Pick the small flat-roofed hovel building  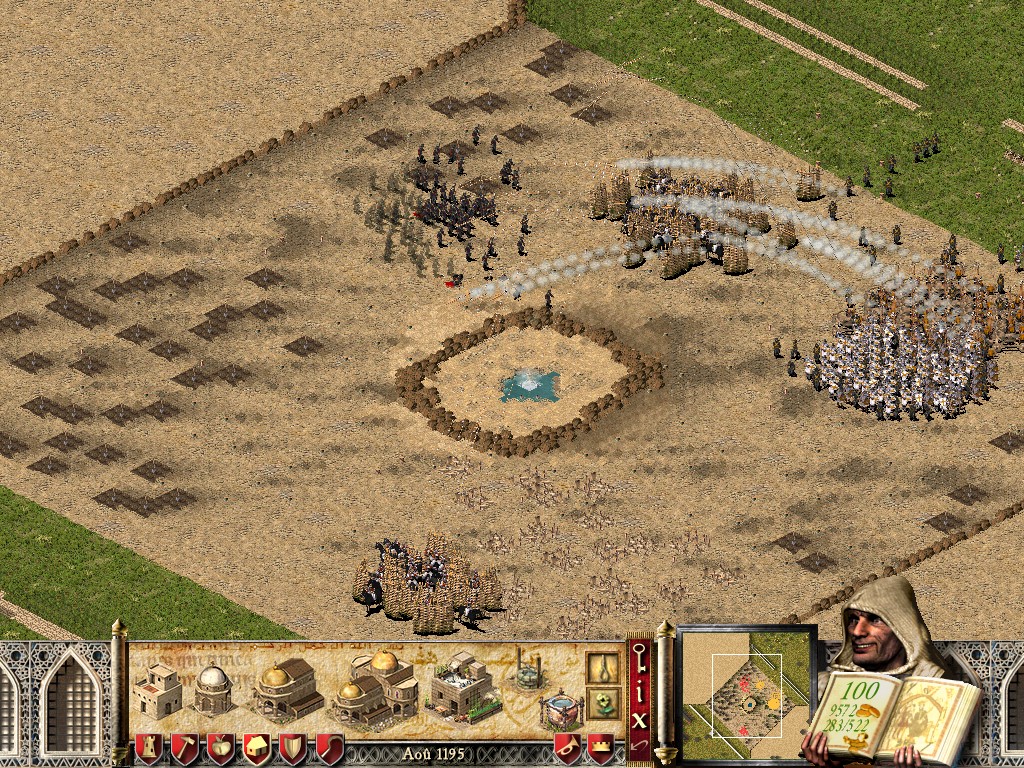point(157,691)
